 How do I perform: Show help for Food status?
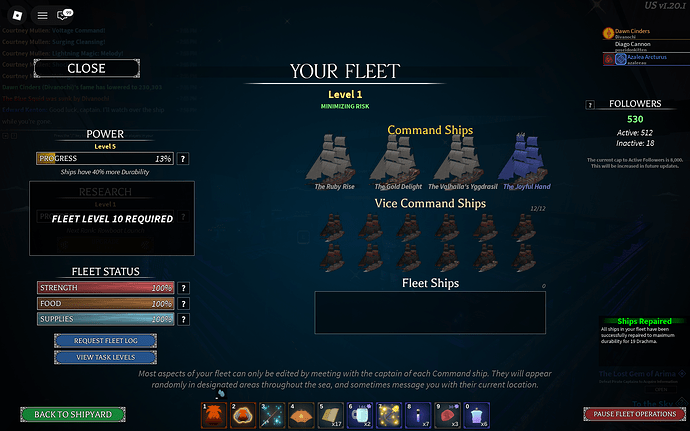182,303
